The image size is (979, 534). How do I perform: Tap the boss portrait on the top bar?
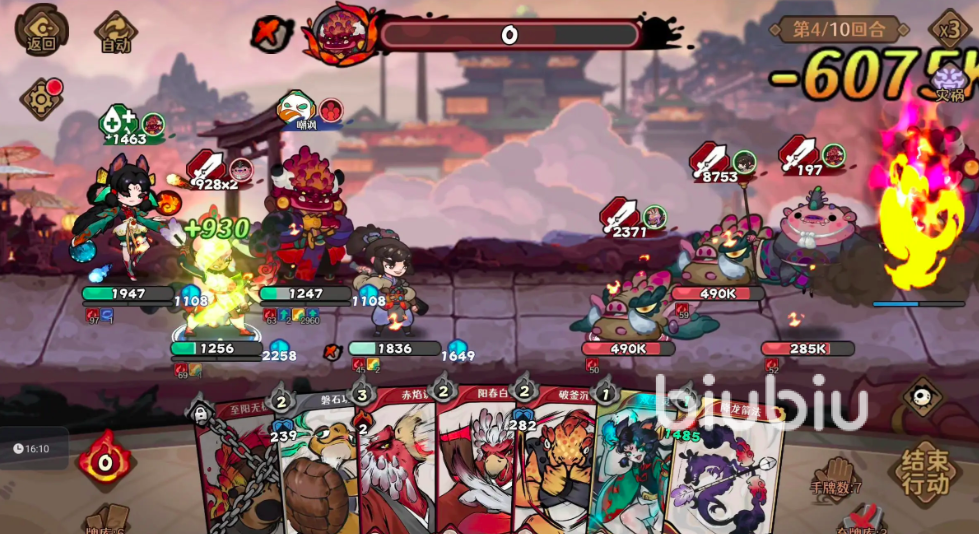(x=341, y=33)
